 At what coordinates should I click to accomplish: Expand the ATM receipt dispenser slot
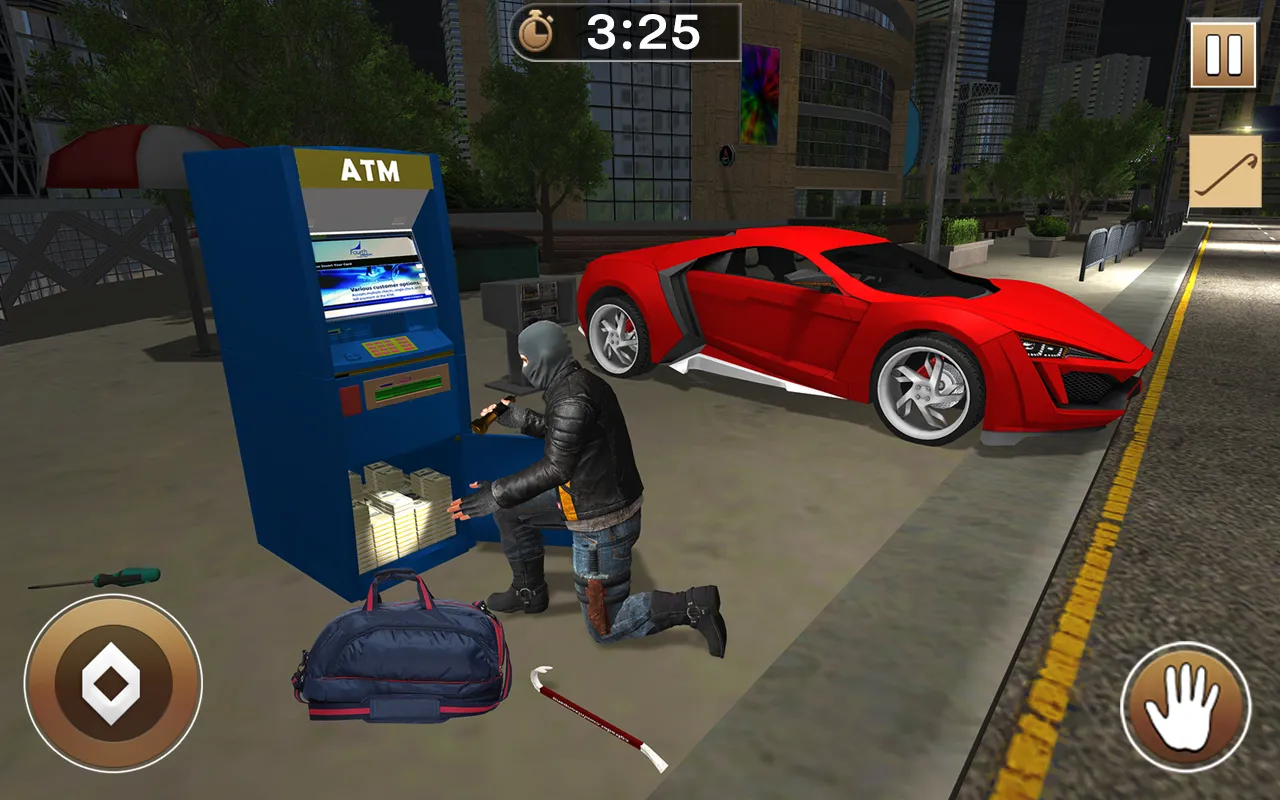(405, 392)
